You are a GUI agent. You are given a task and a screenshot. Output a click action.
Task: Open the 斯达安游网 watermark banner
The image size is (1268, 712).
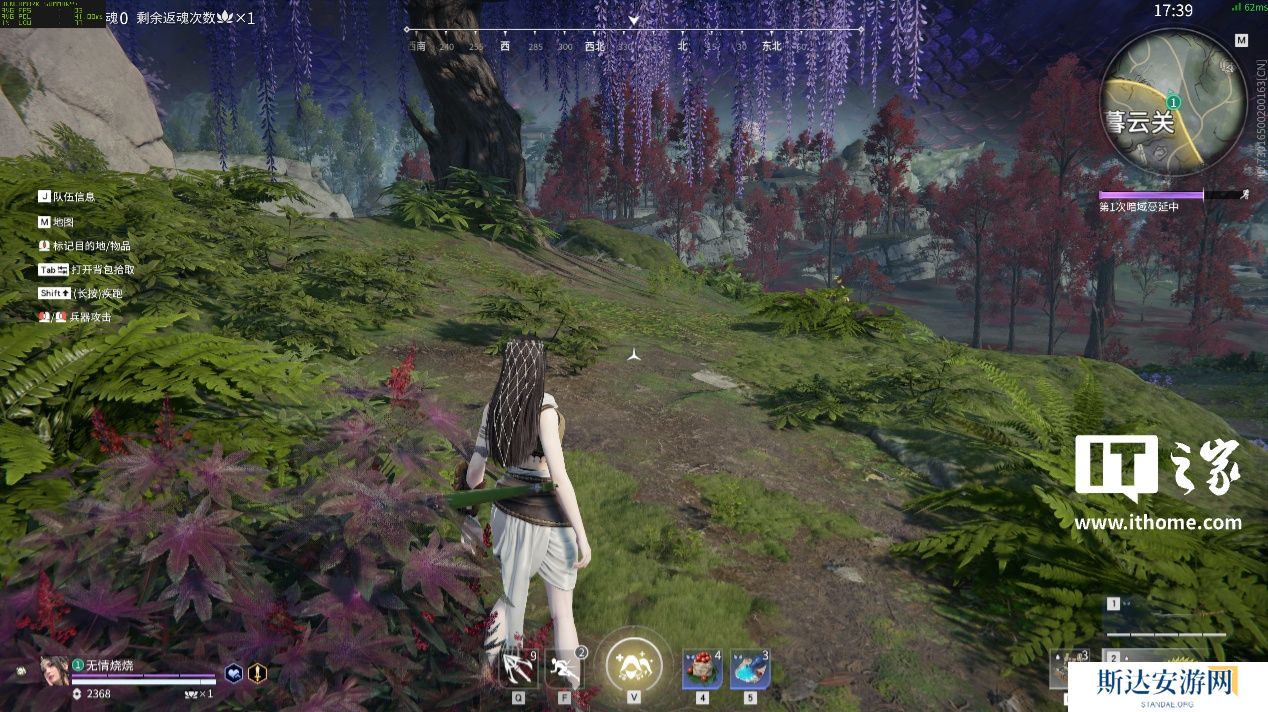click(1168, 686)
